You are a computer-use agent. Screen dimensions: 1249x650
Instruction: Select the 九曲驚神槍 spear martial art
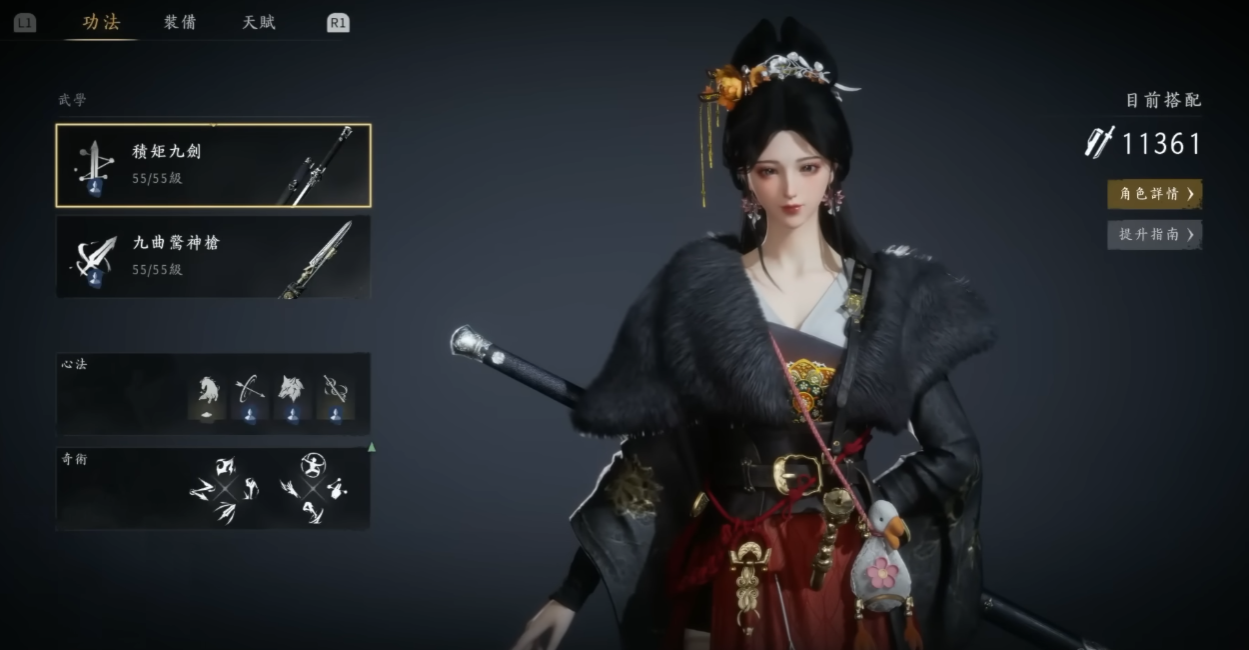pos(213,256)
